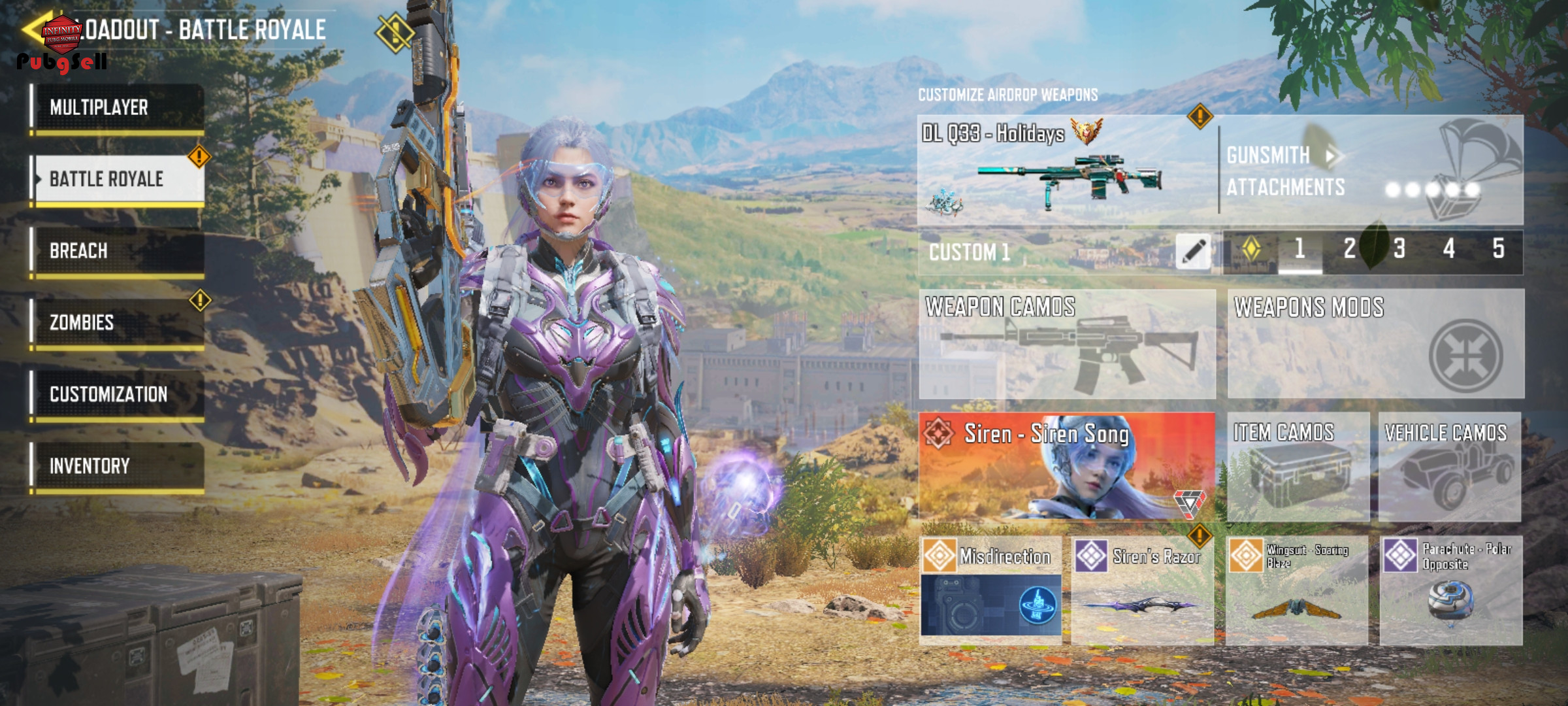
Task: Edit the Custom 1 loadout name
Action: 1193,252
